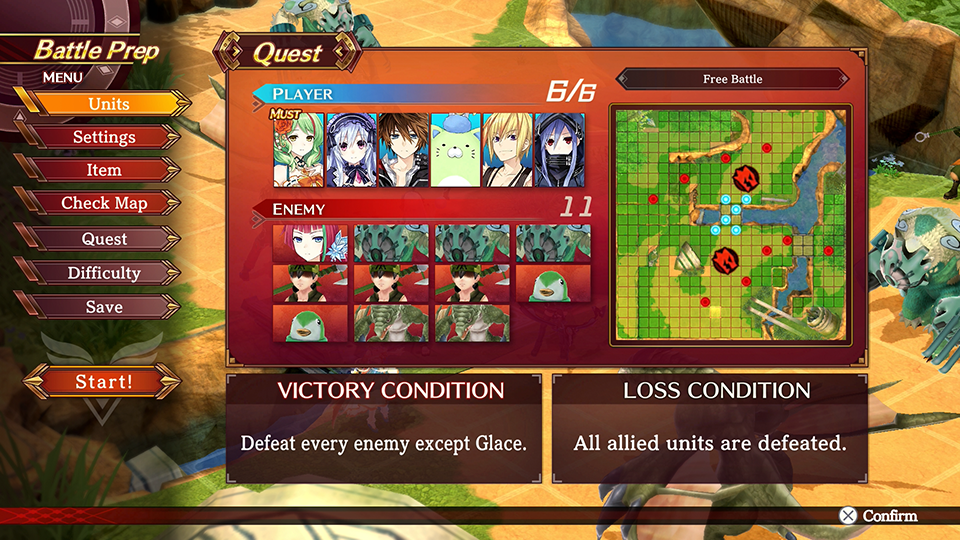Select the red-haired enemy boss portrait
Image resolution: width=960 pixels, height=540 pixels.
(309, 243)
